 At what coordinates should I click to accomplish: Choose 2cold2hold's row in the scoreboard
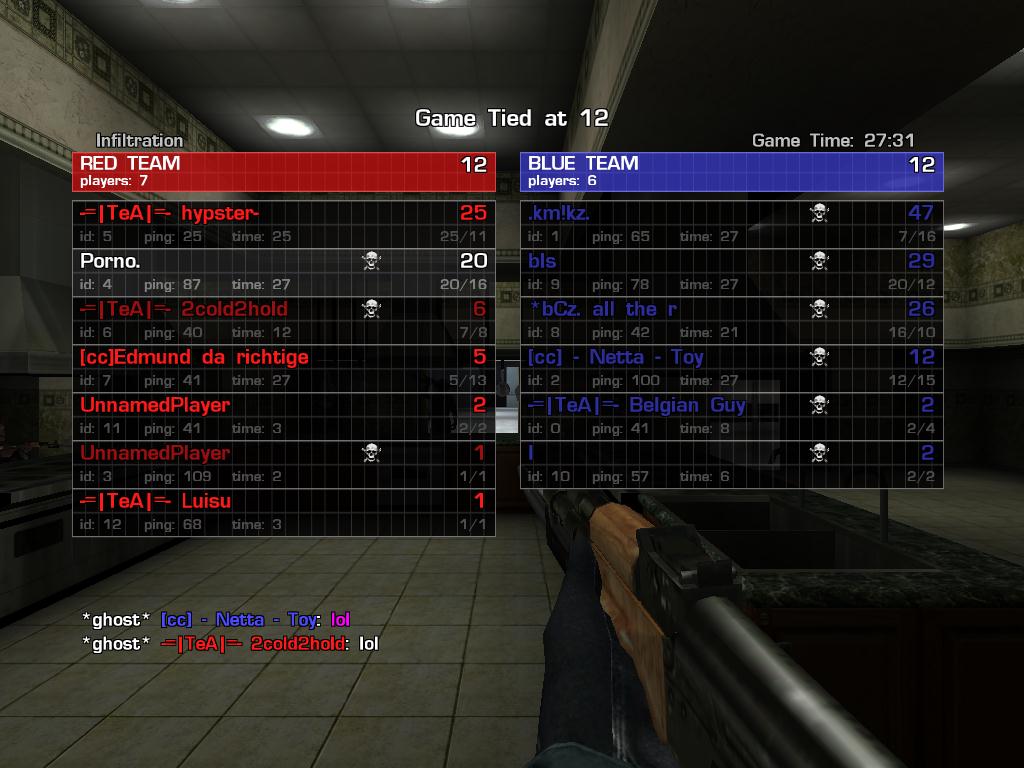point(283,320)
